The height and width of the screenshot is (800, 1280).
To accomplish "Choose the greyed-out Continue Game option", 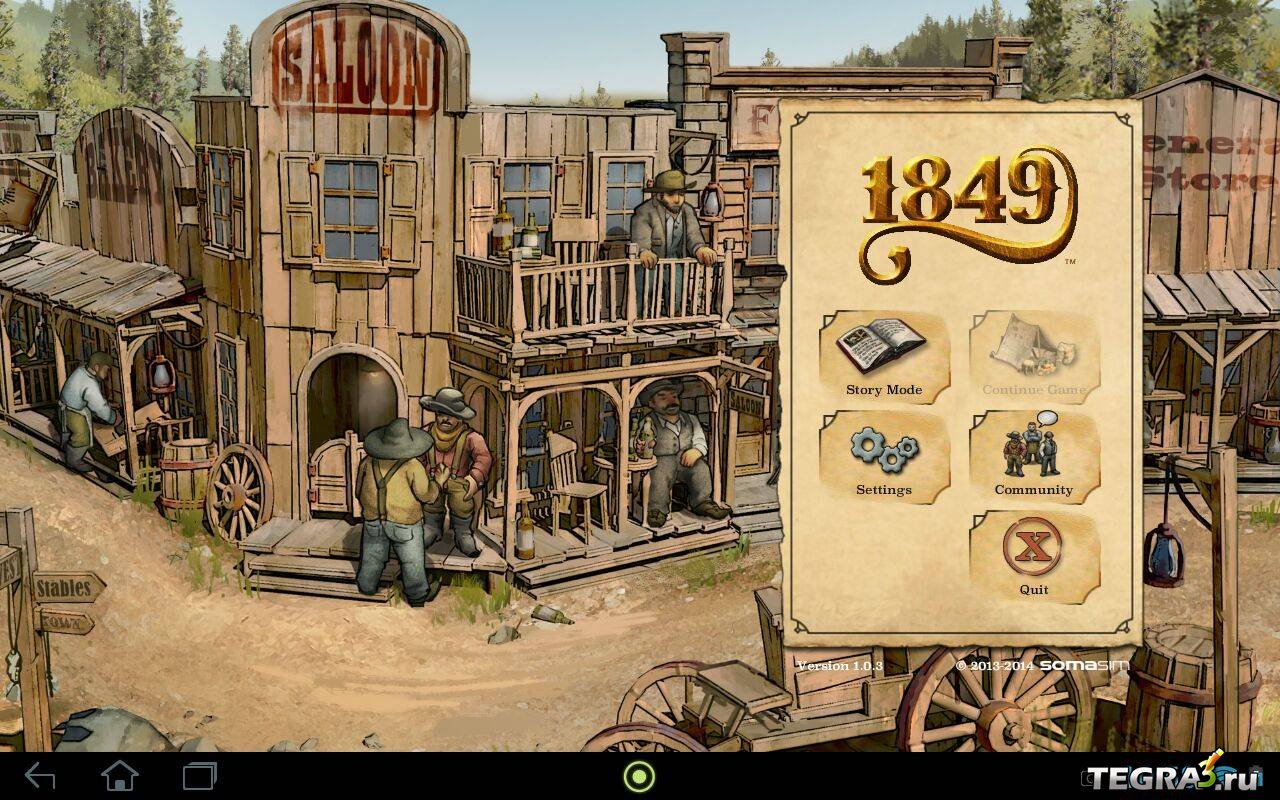I will (x=1034, y=357).
